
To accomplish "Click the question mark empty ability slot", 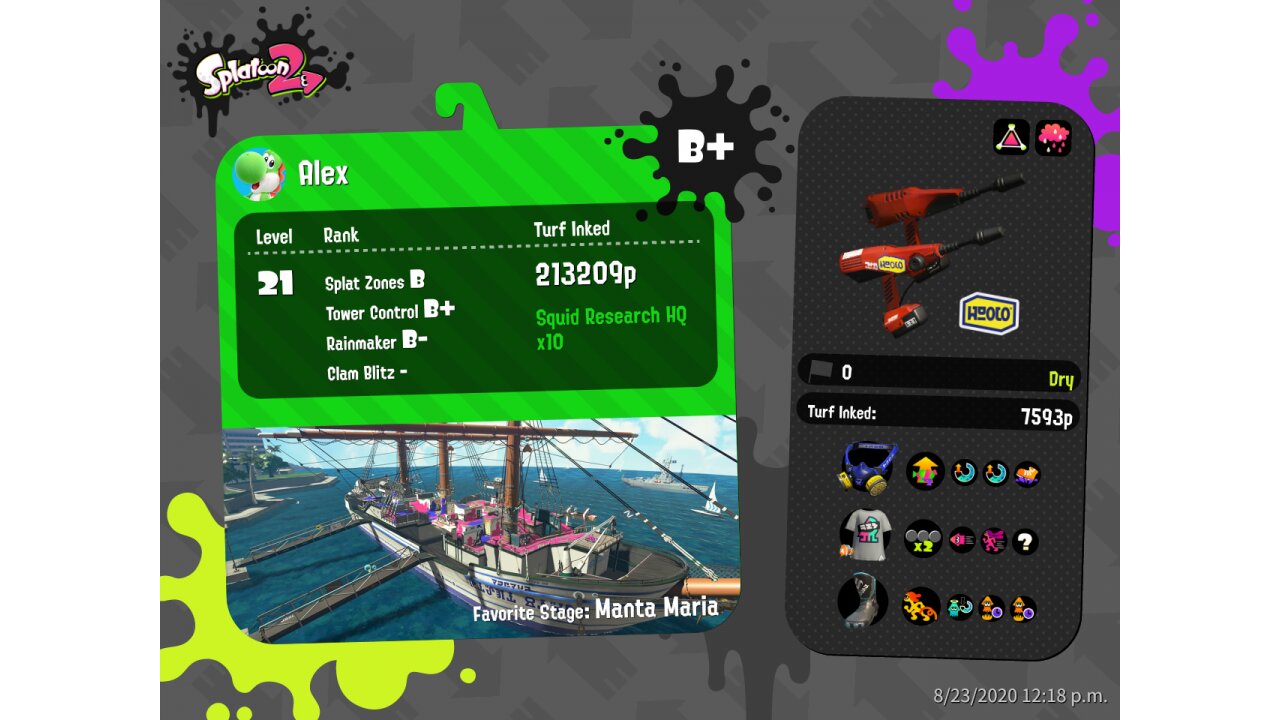I will (1024, 542).
